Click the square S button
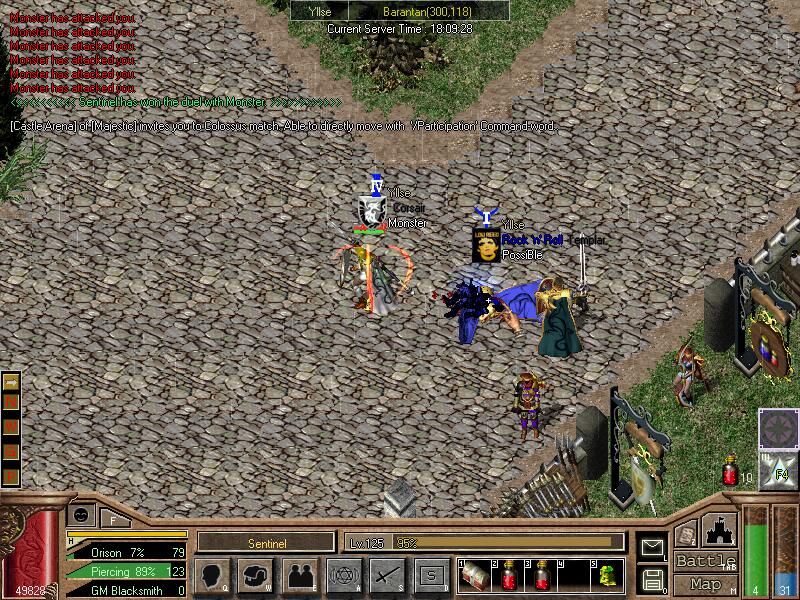This screenshot has height=600, width=800. 431,576
